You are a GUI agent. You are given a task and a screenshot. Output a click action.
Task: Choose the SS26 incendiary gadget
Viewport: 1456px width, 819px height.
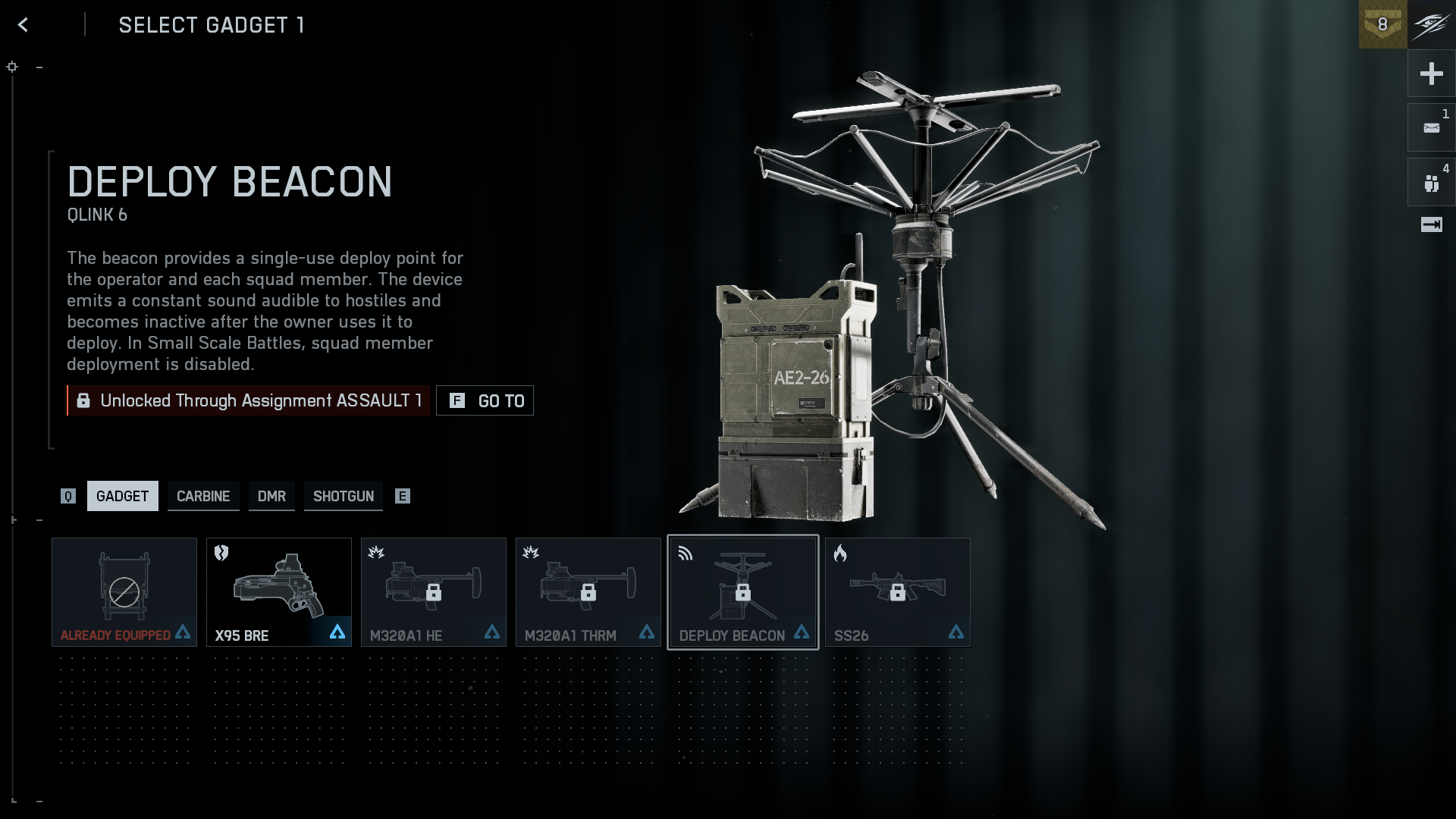pos(898,592)
